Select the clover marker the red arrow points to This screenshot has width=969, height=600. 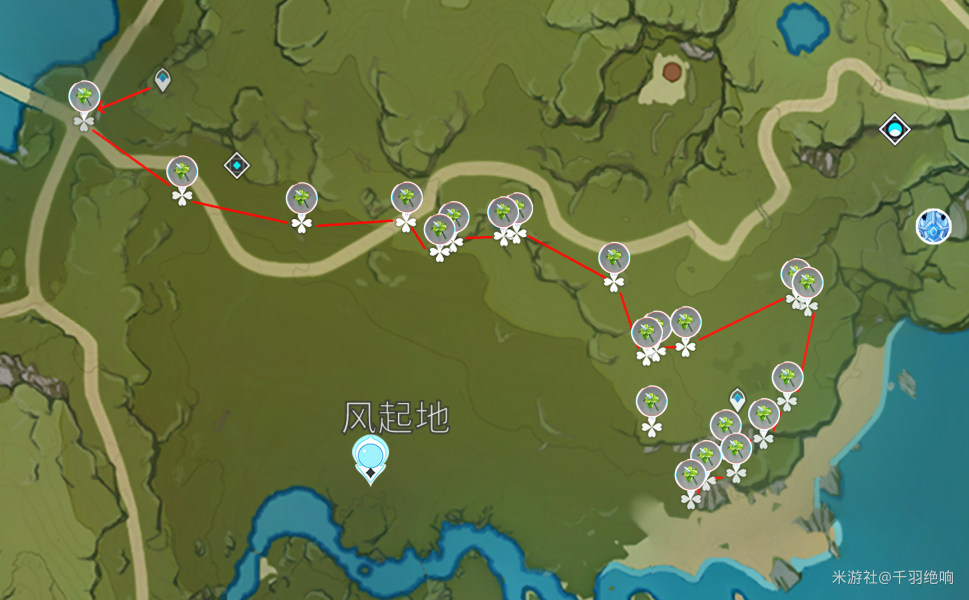point(85,98)
